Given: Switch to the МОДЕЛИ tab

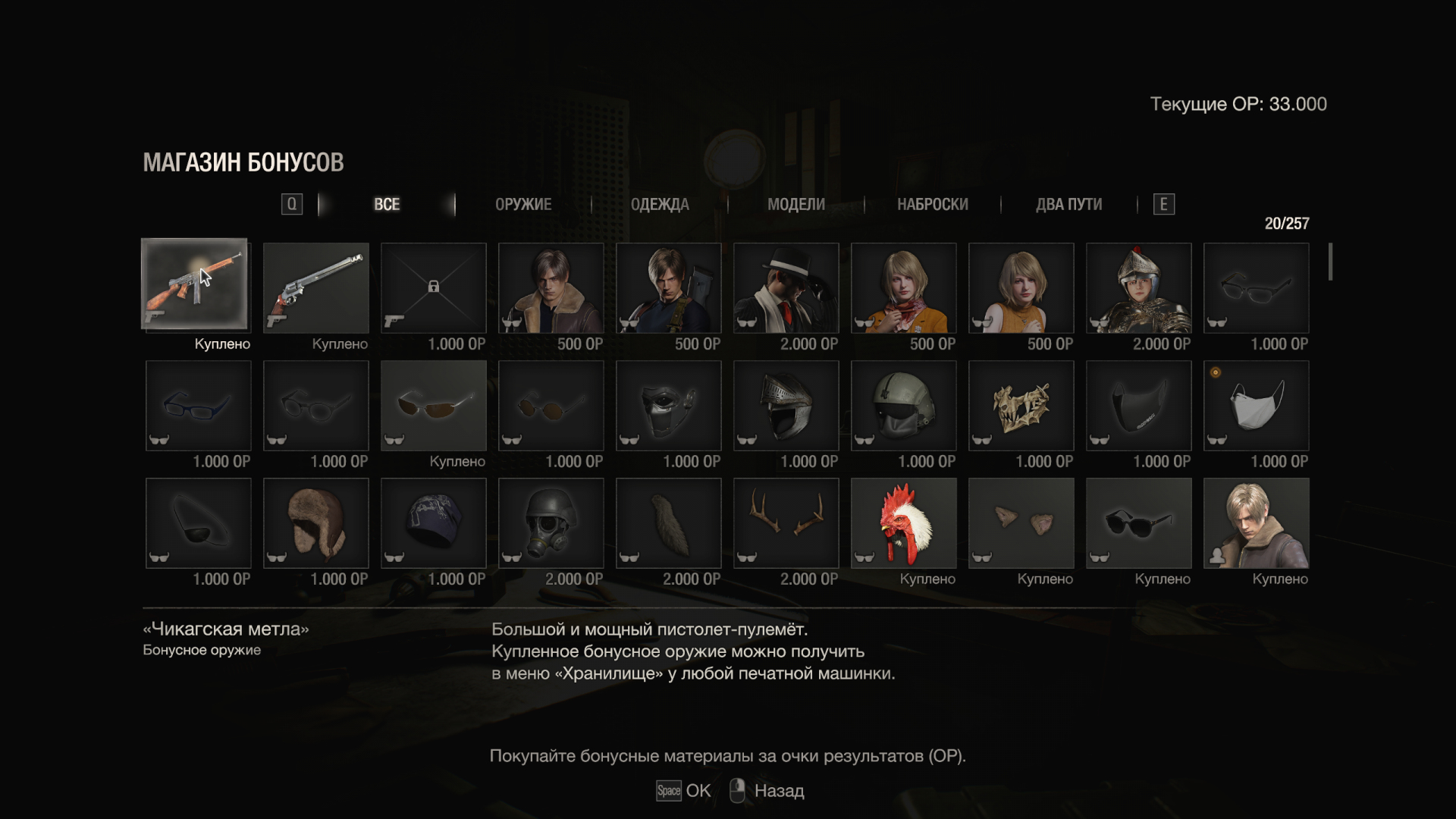Looking at the screenshot, I should tap(795, 205).
